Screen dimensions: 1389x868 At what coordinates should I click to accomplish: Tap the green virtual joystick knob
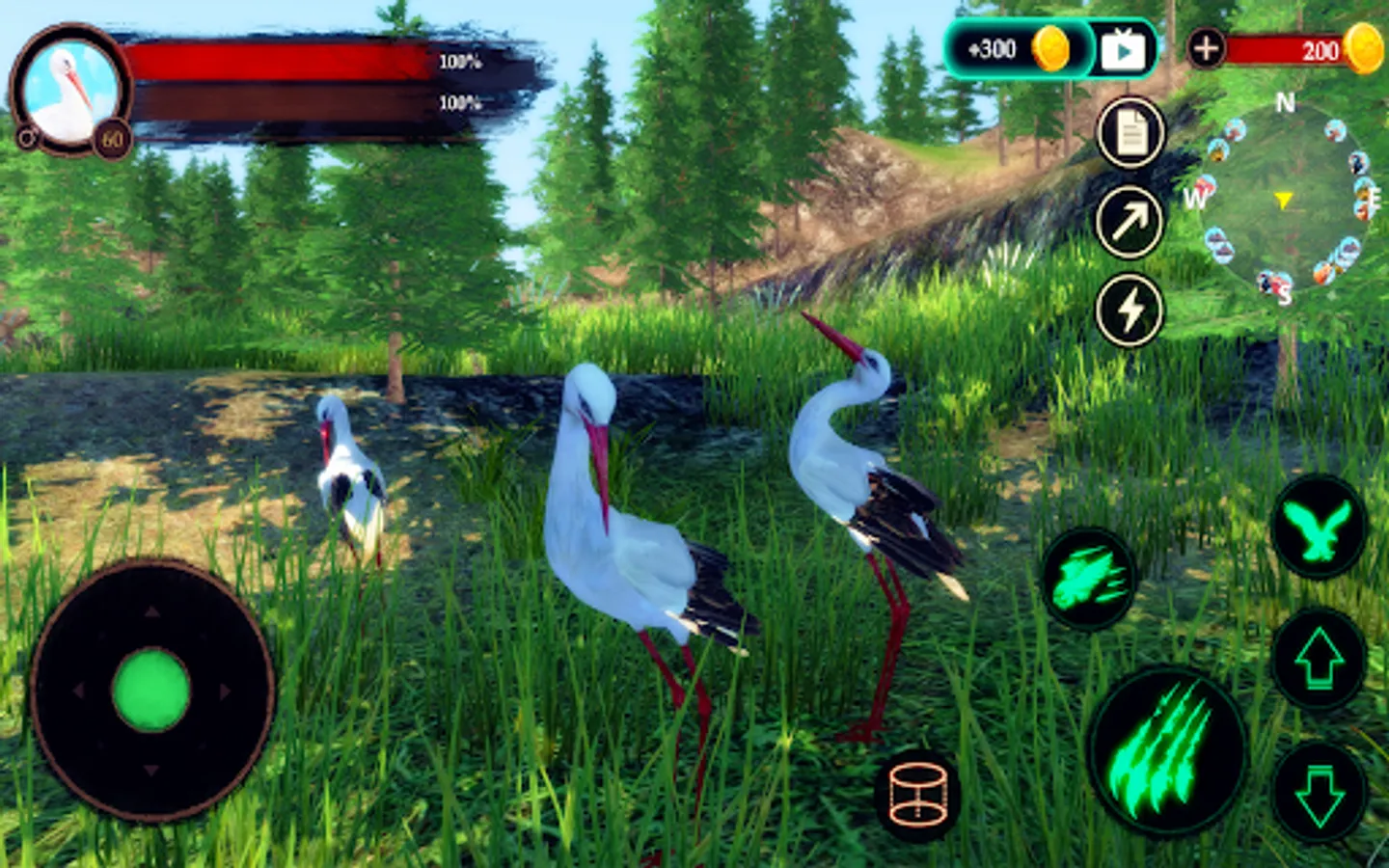pyautogui.click(x=151, y=690)
